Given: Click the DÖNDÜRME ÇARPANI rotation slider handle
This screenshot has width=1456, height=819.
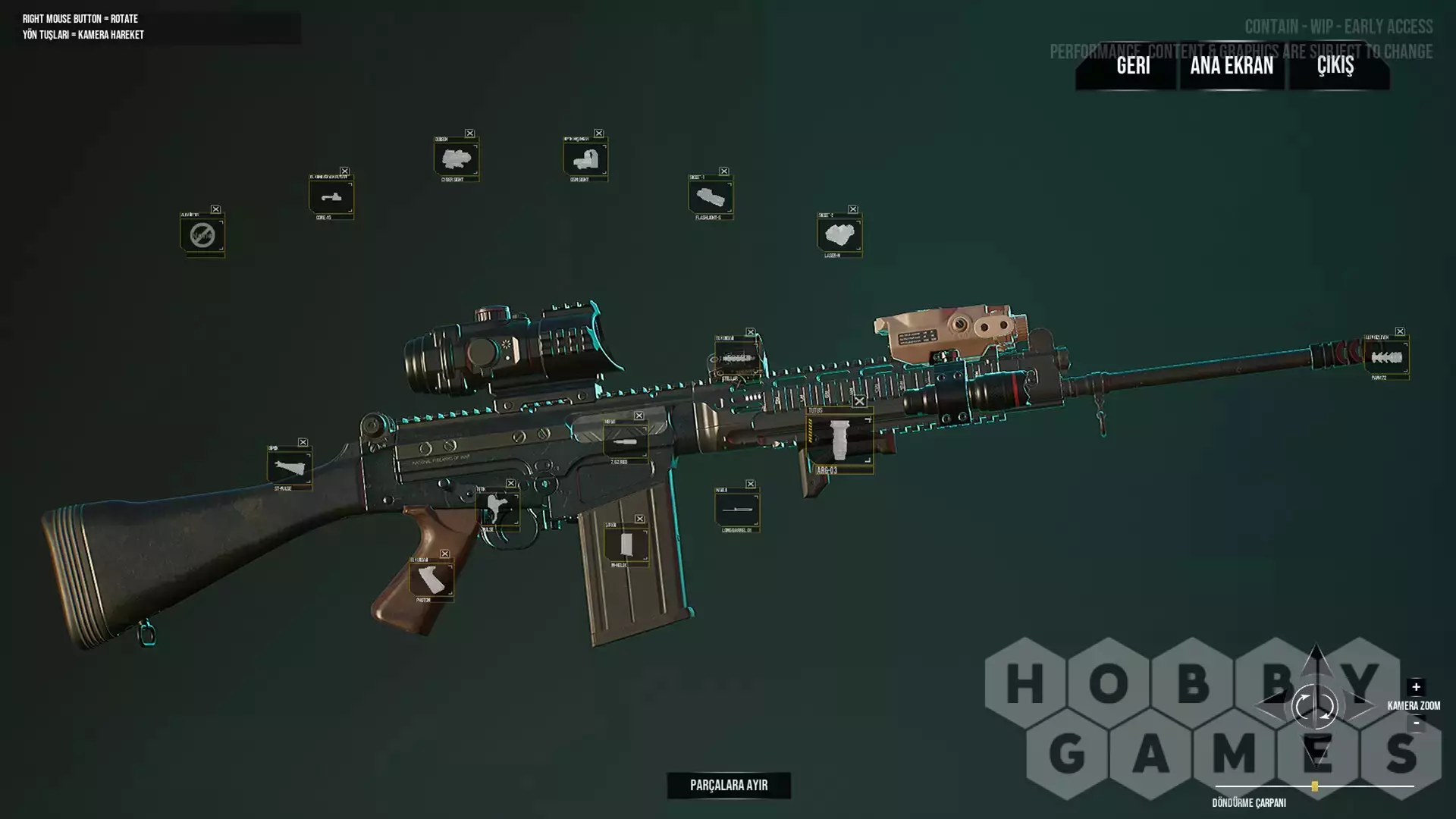Looking at the screenshot, I should pyautogui.click(x=1315, y=786).
